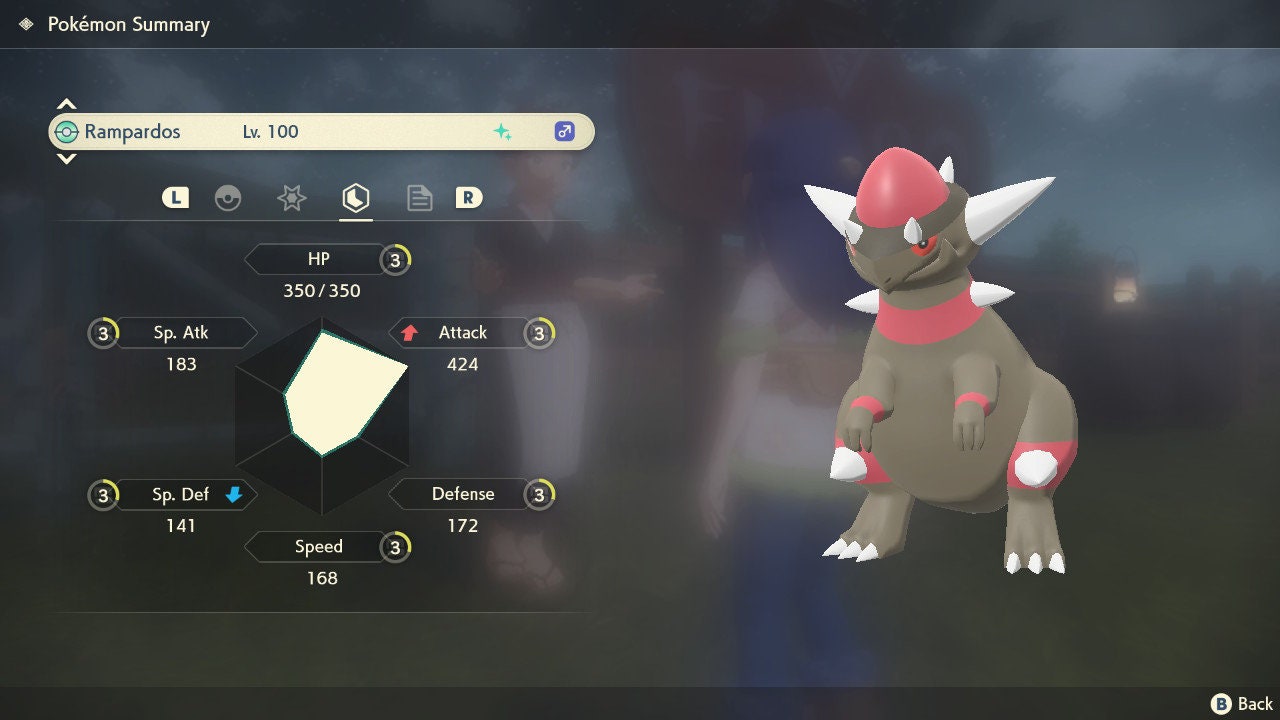
Task: Click the up arrow above Rampardos's name
Action: click(66, 104)
